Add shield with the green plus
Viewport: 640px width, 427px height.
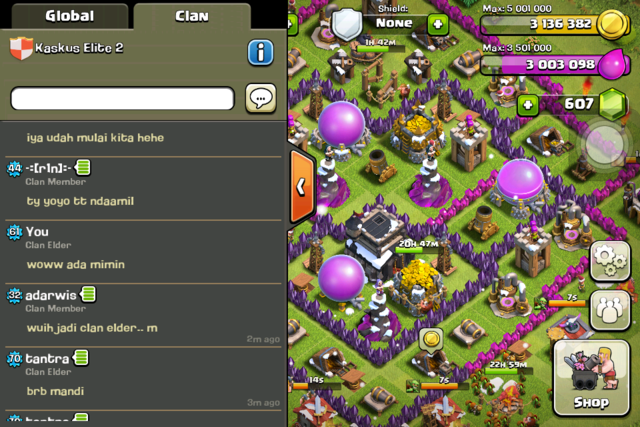click(438, 25)
